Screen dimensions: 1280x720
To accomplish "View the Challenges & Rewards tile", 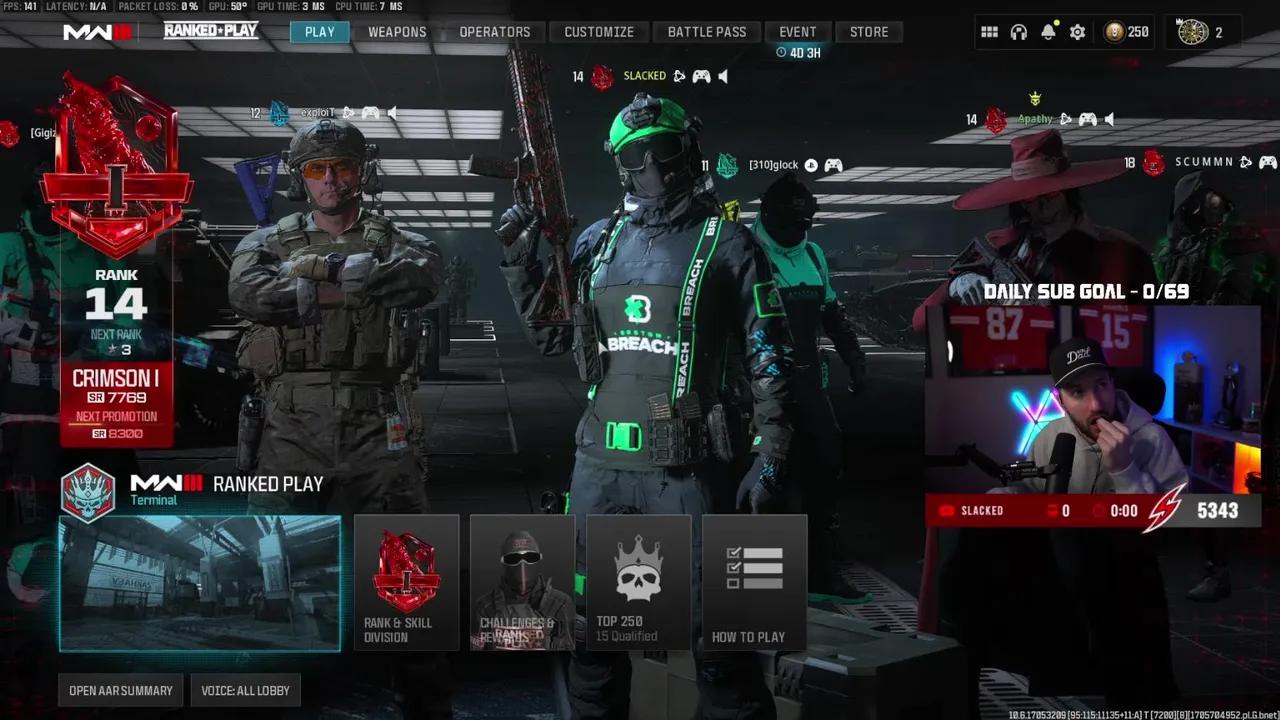I will pyautogui.click(x=522, y=583).
